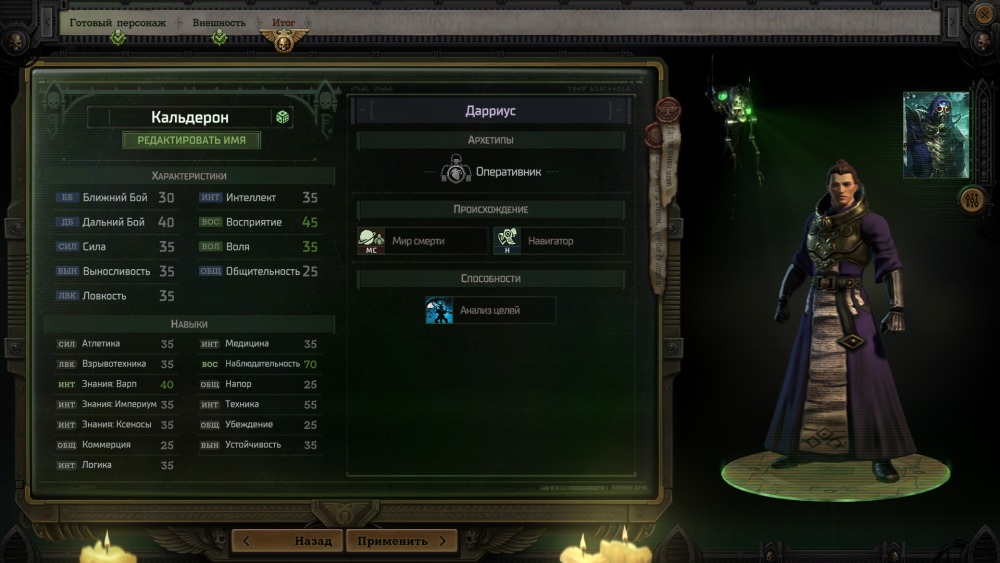Select the 'Итог' summary step
The image size is (1000, 563).
pos(283,22)
